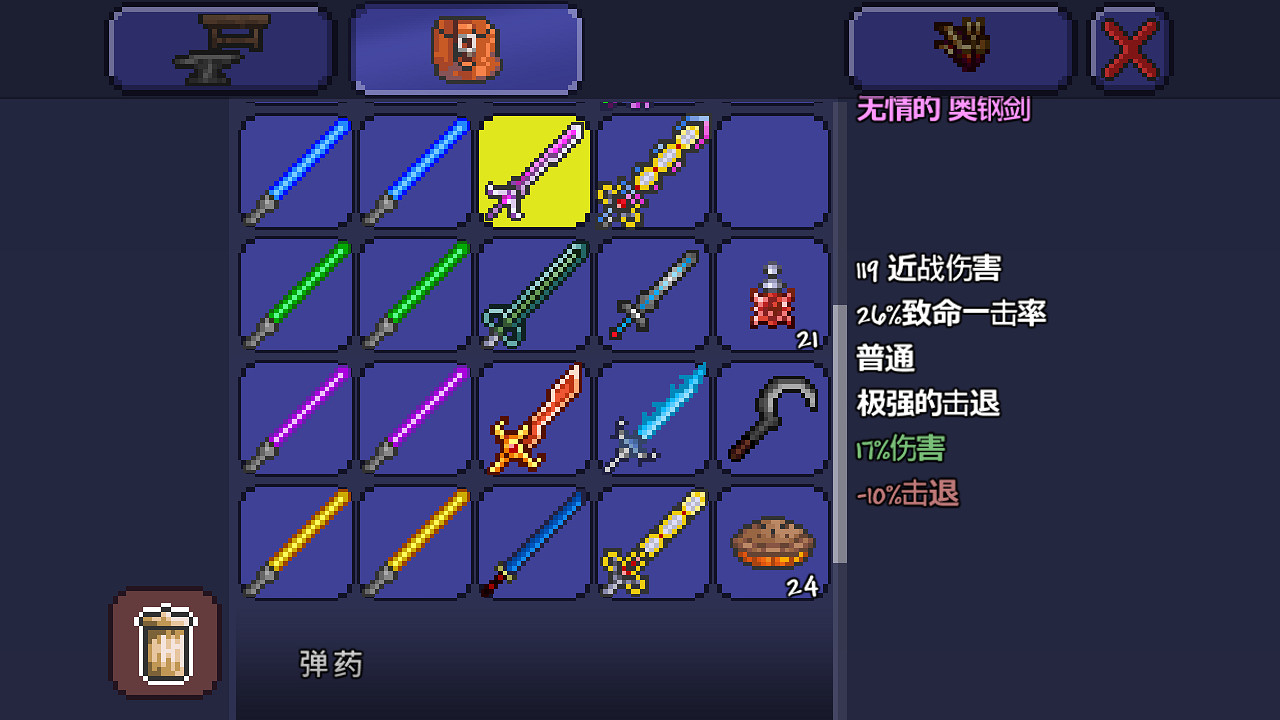Pick up the icy Frostbrand sword
Image resolution: width=1280 pixels, height=720 pixels.
(653, 420)
